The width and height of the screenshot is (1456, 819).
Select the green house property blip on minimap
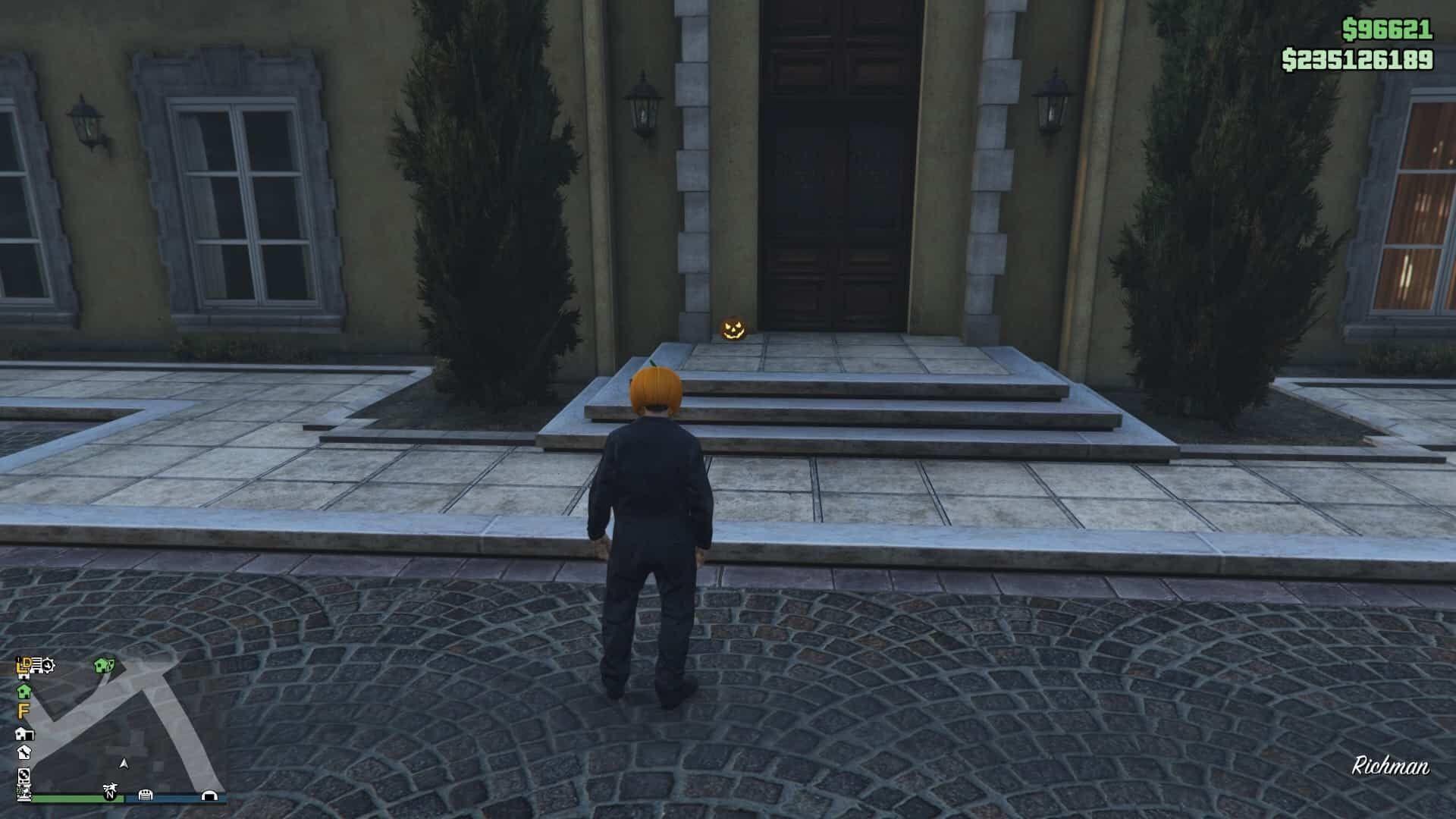point(25,692)
